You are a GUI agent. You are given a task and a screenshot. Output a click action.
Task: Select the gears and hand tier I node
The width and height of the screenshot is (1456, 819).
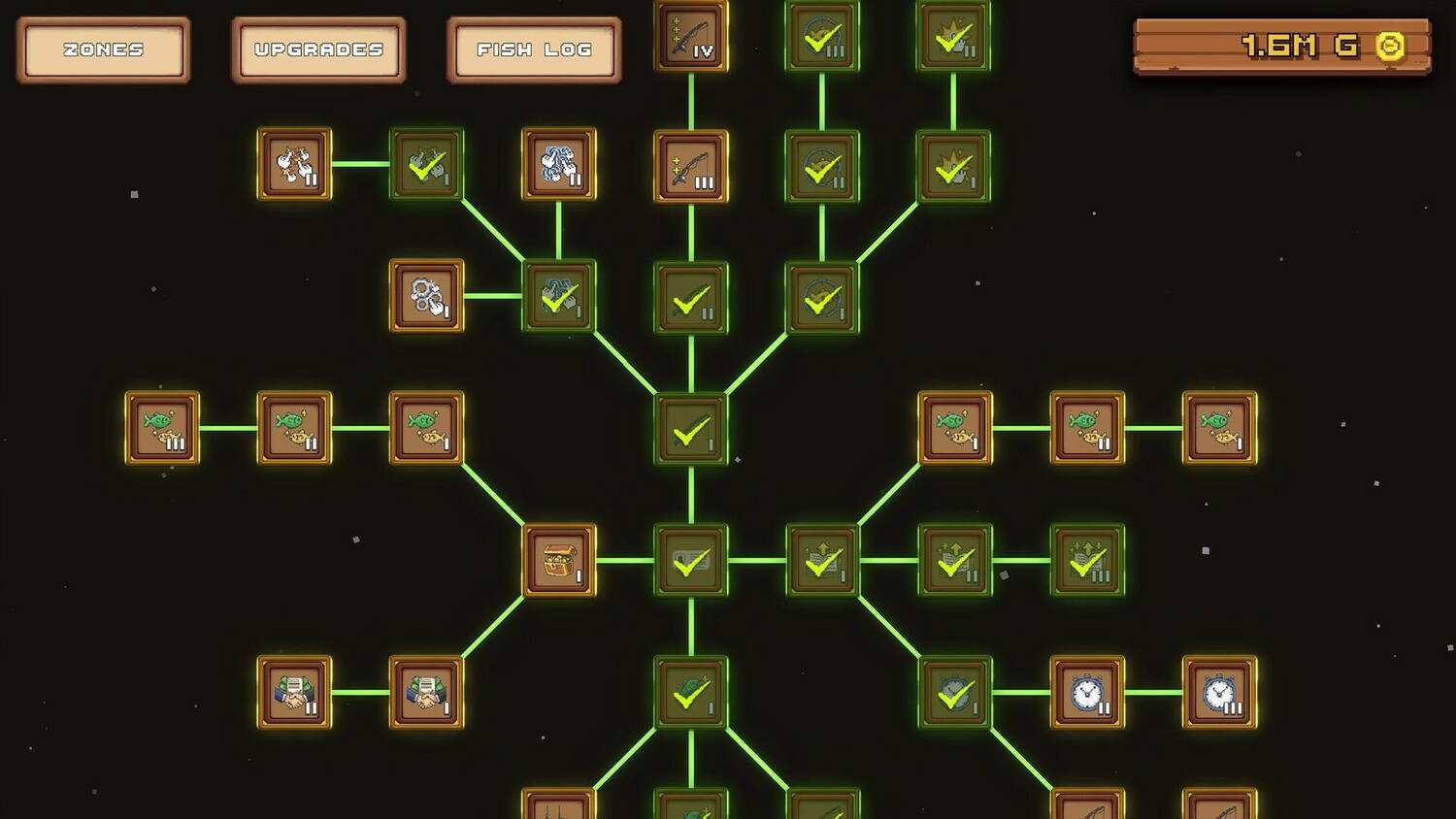[427, 296]
